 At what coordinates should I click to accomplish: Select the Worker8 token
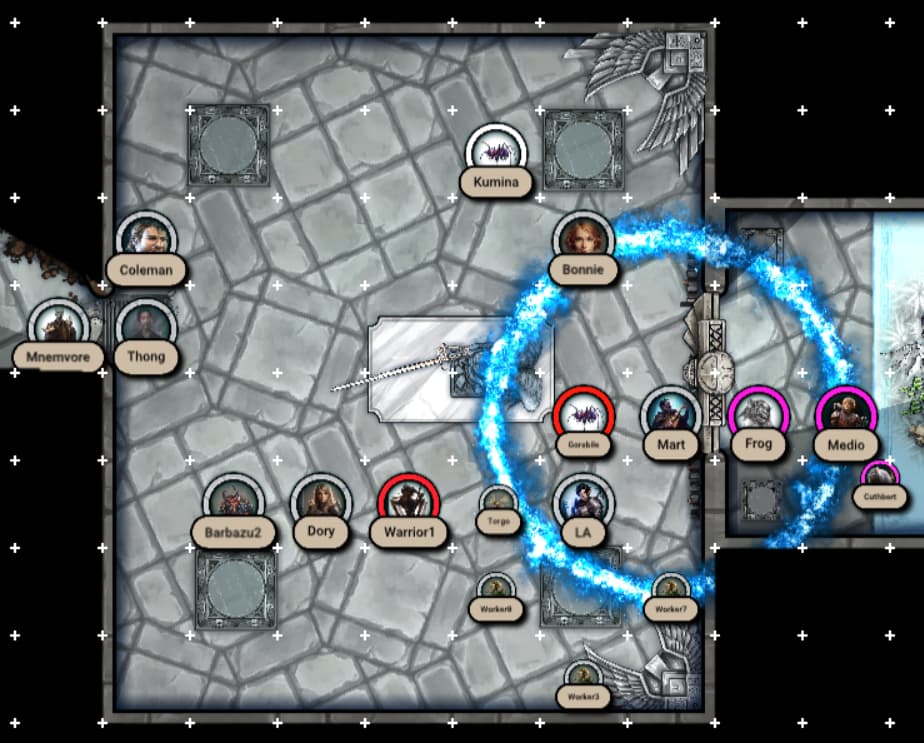pos(497,590)
